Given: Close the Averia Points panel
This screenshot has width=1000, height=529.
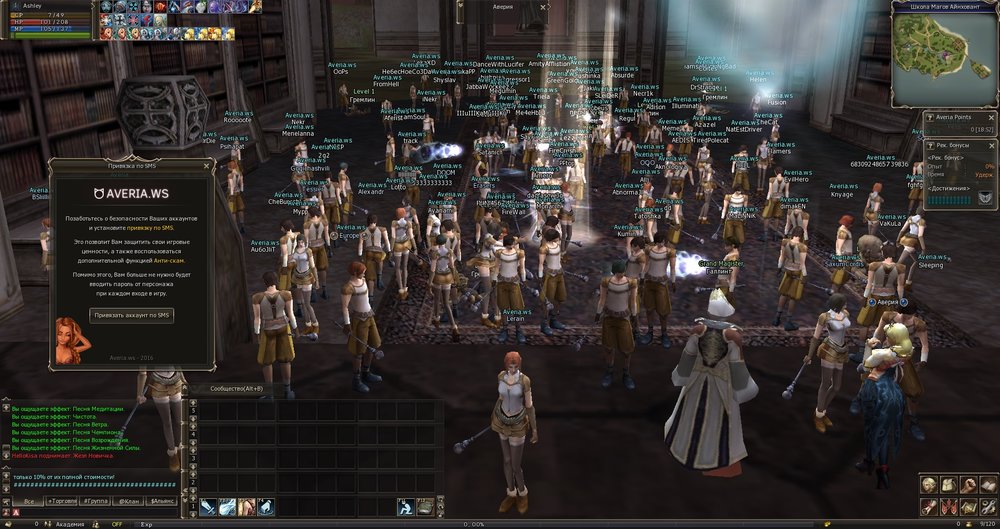Looking at the screenshot, I should pyautogui.click(x=993, y=119).
